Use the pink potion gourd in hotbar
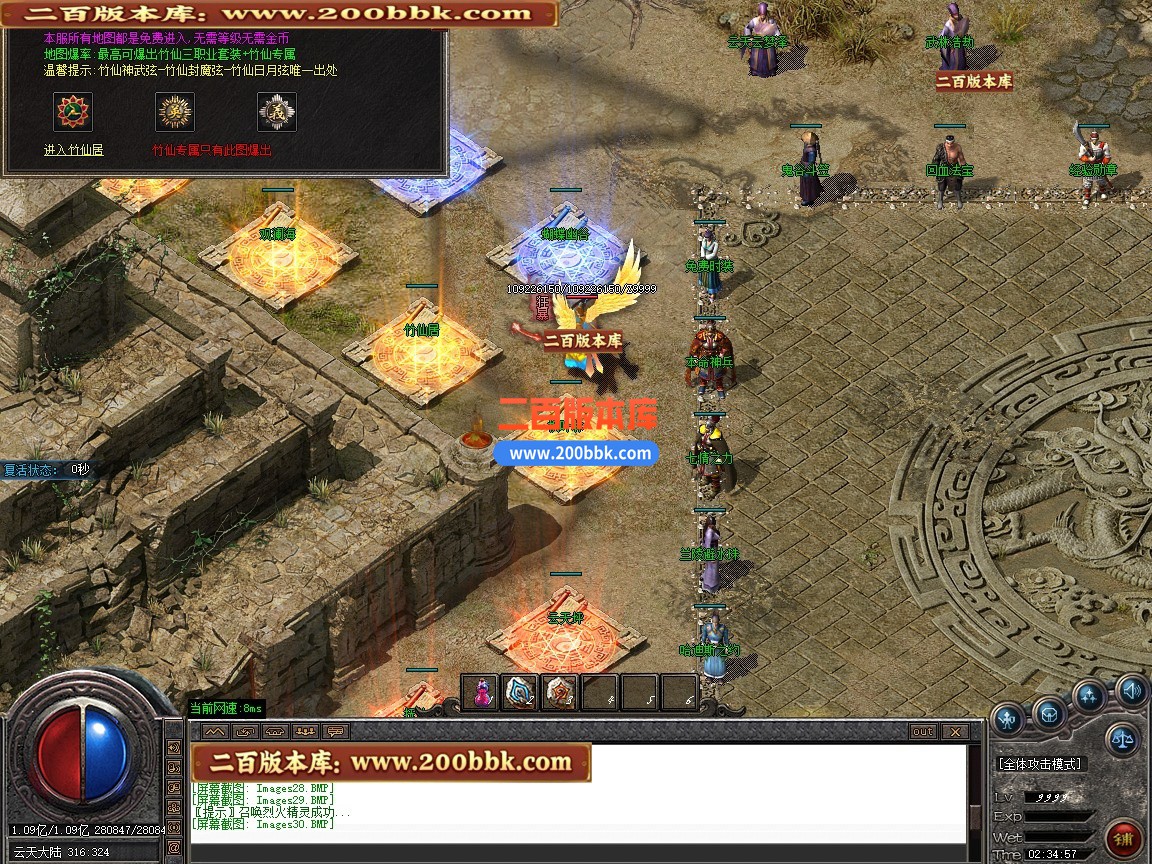 tap(480, 693)
